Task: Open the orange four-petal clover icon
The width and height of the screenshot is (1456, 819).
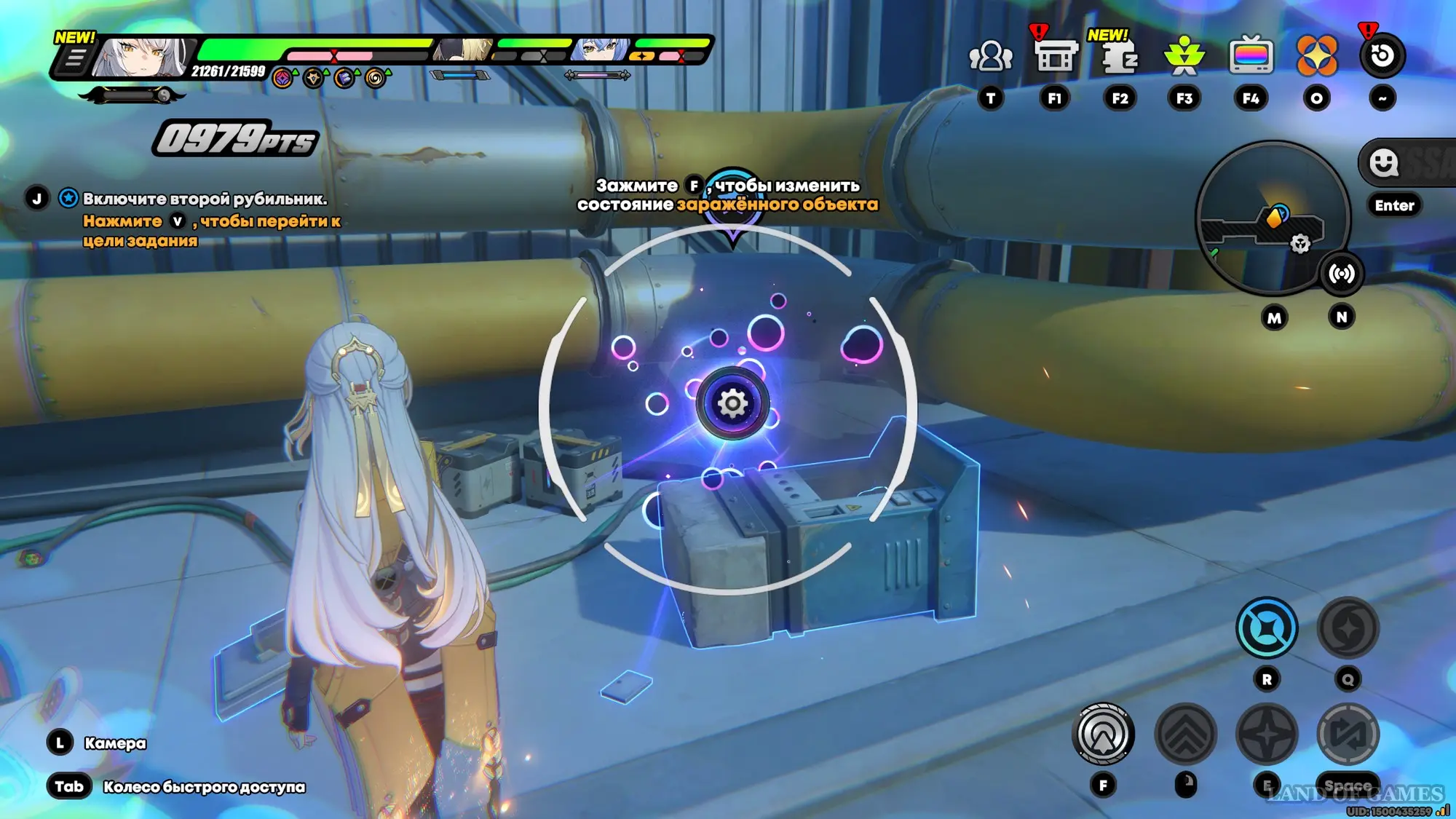Action: [x=1316, y=56]
